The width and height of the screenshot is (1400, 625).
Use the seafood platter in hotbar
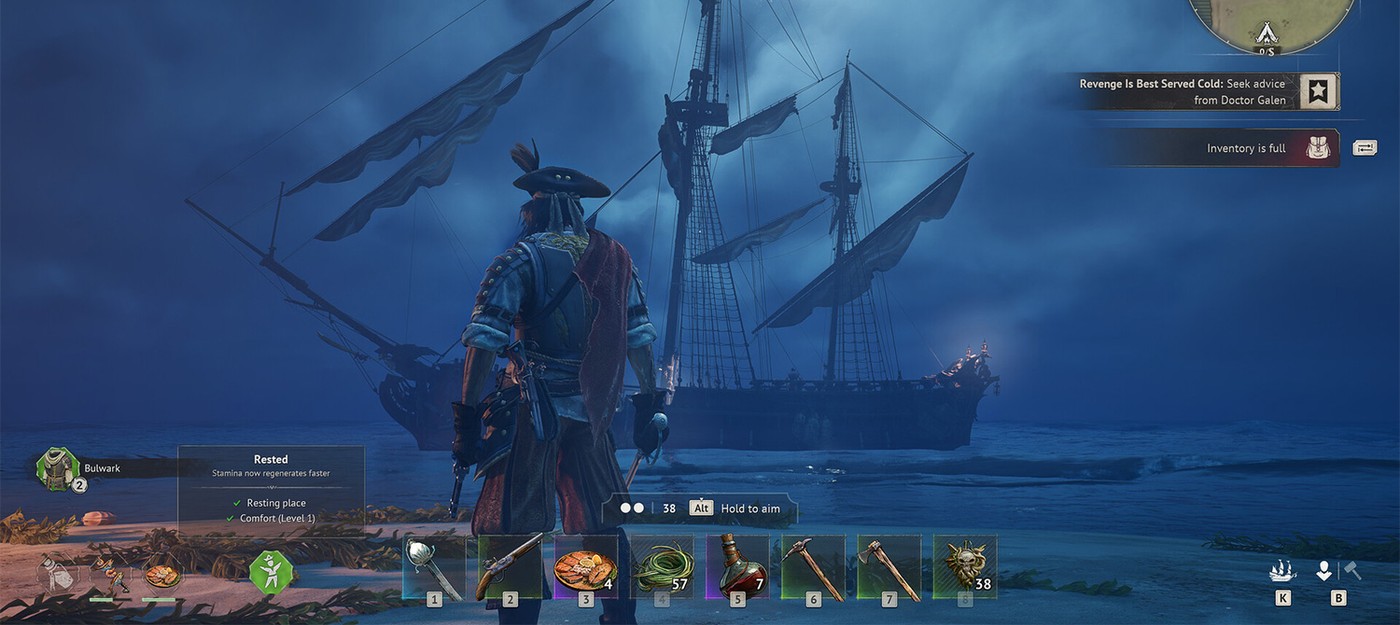point(586,567)
